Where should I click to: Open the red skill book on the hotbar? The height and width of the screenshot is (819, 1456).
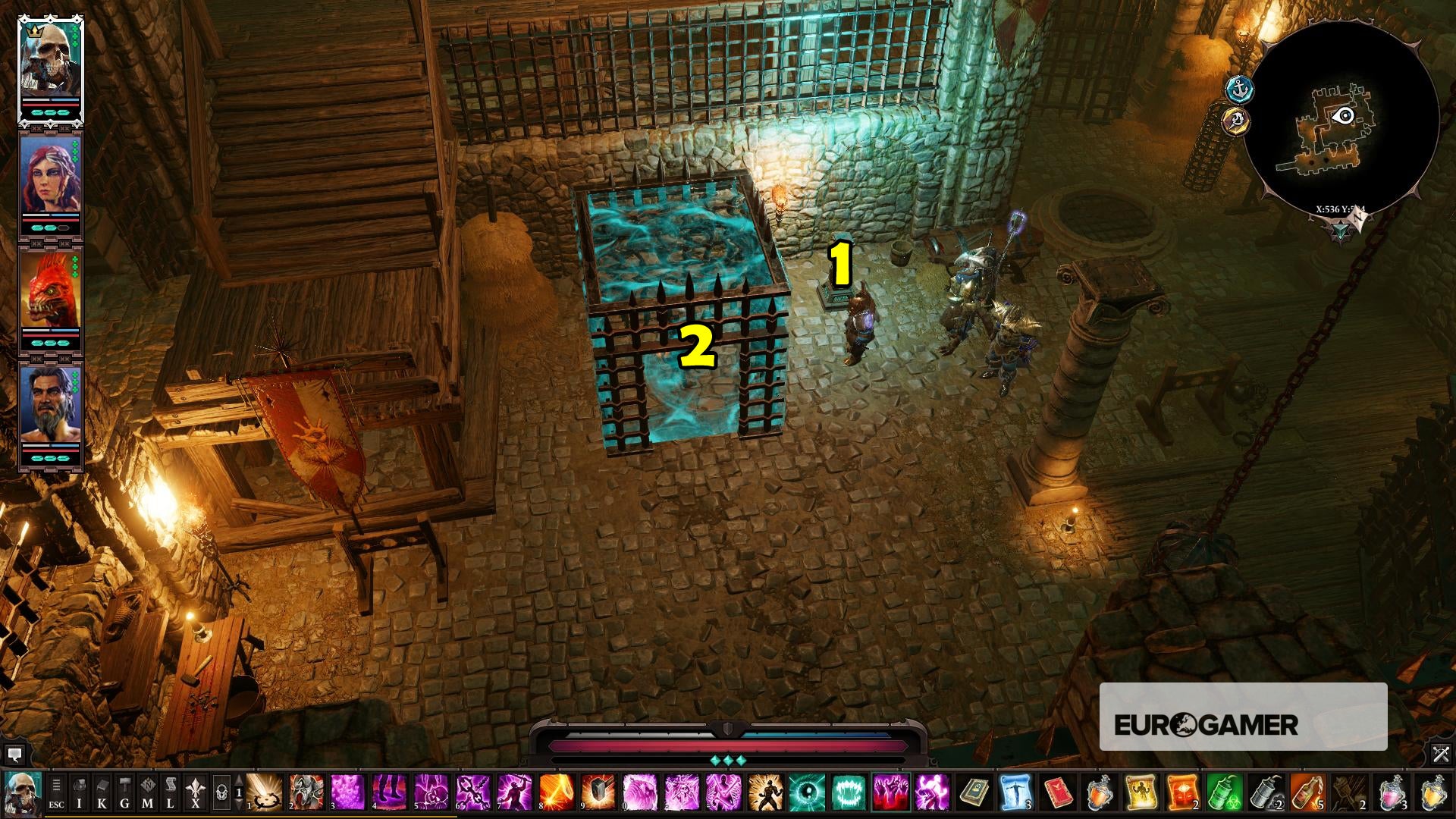pyautogui.click(x=1056, y=791)
